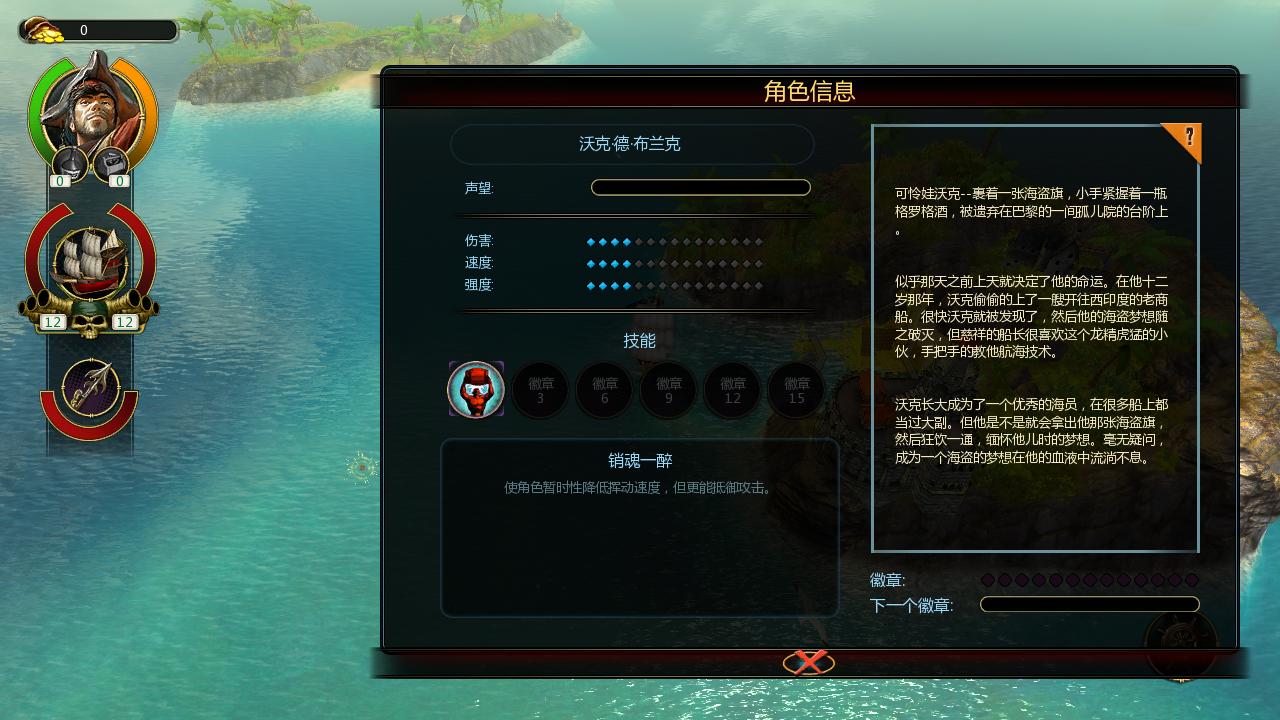1280x720 pixels.
Task: Click the first badge dot in 徽章 row
Action: (990, 578)
